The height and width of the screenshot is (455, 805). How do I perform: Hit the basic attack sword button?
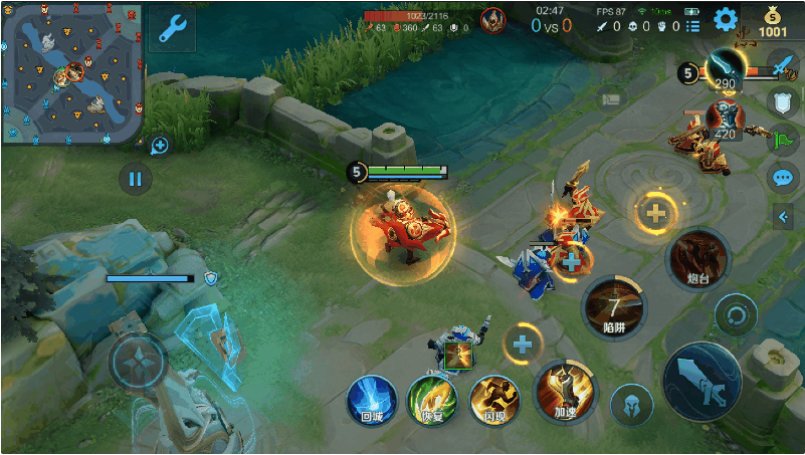tap(702, 381)
